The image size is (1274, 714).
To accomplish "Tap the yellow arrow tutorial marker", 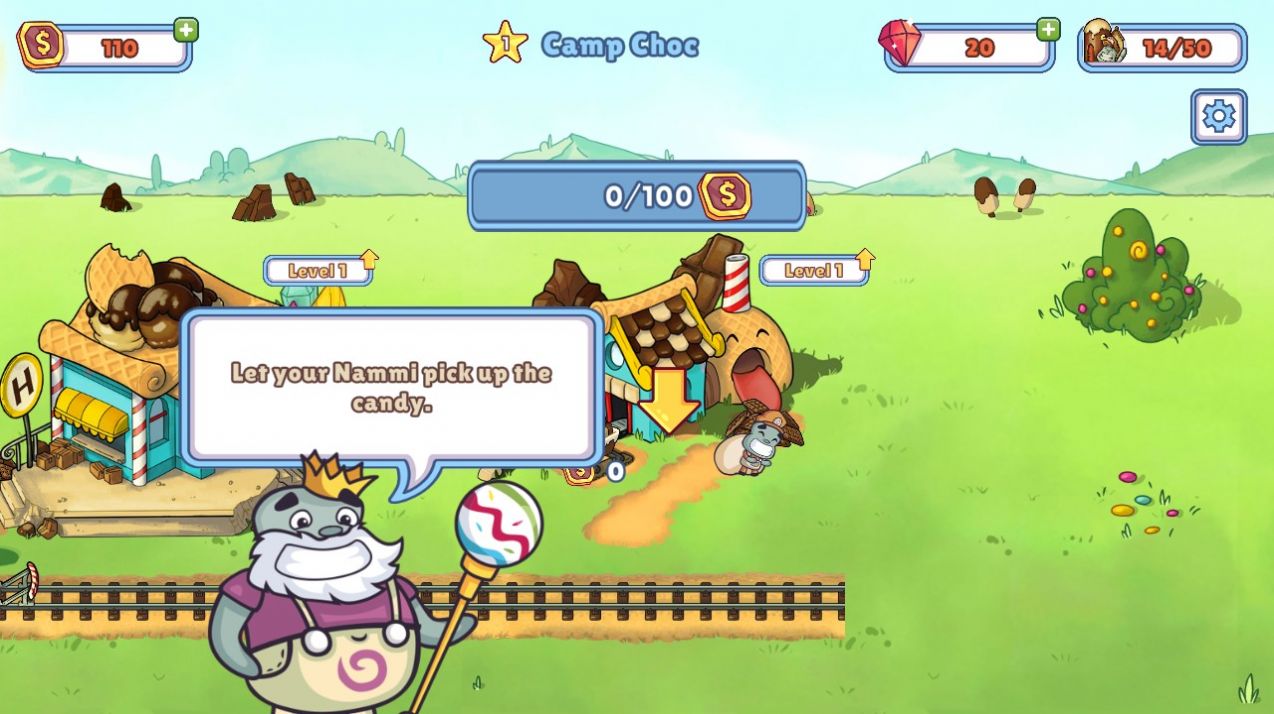I will [x=669, y=400].
